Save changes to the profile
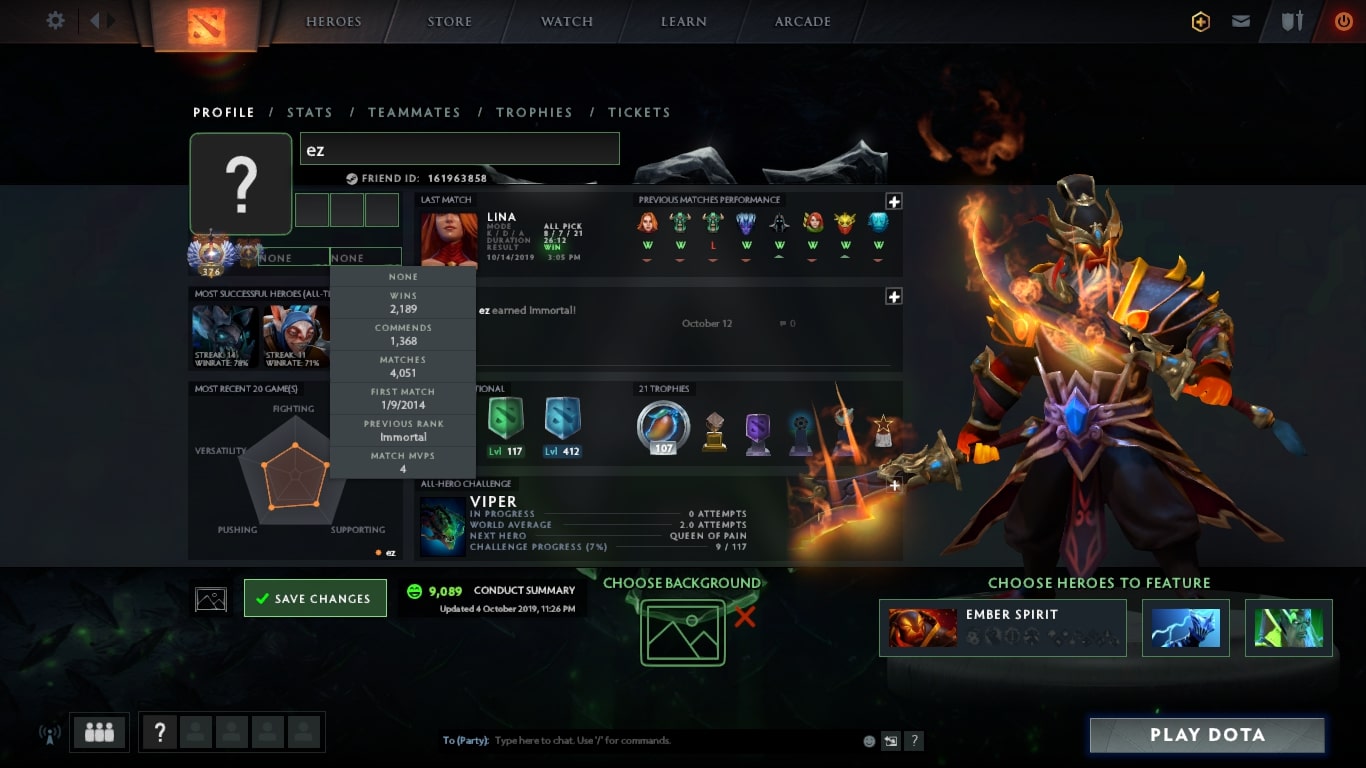1366x768 pixels. click(315, 598)
